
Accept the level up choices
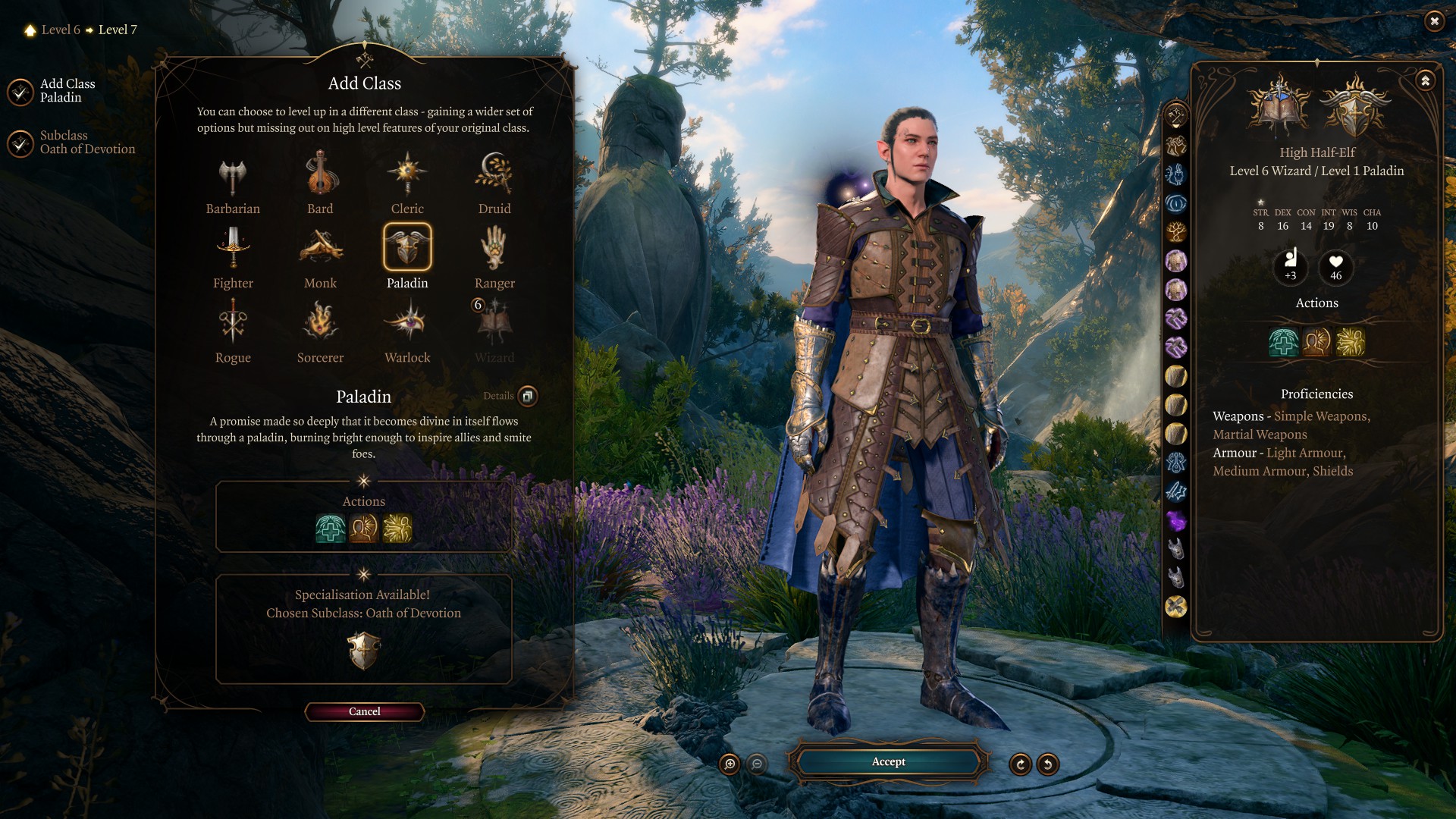pyautogui.click(x=888, y=761)
